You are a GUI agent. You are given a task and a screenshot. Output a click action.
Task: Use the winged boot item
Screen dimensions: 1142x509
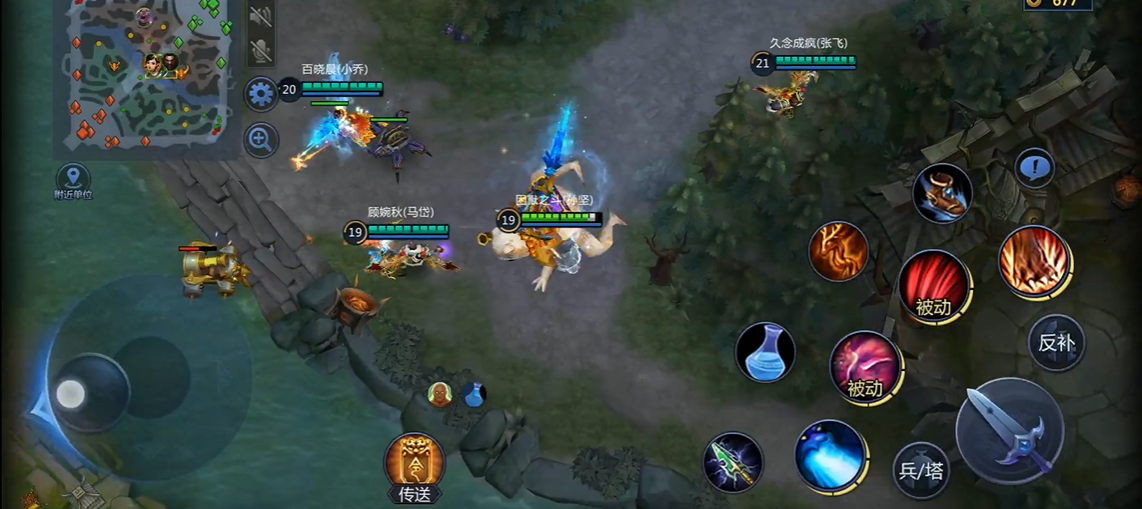point(942,193)
